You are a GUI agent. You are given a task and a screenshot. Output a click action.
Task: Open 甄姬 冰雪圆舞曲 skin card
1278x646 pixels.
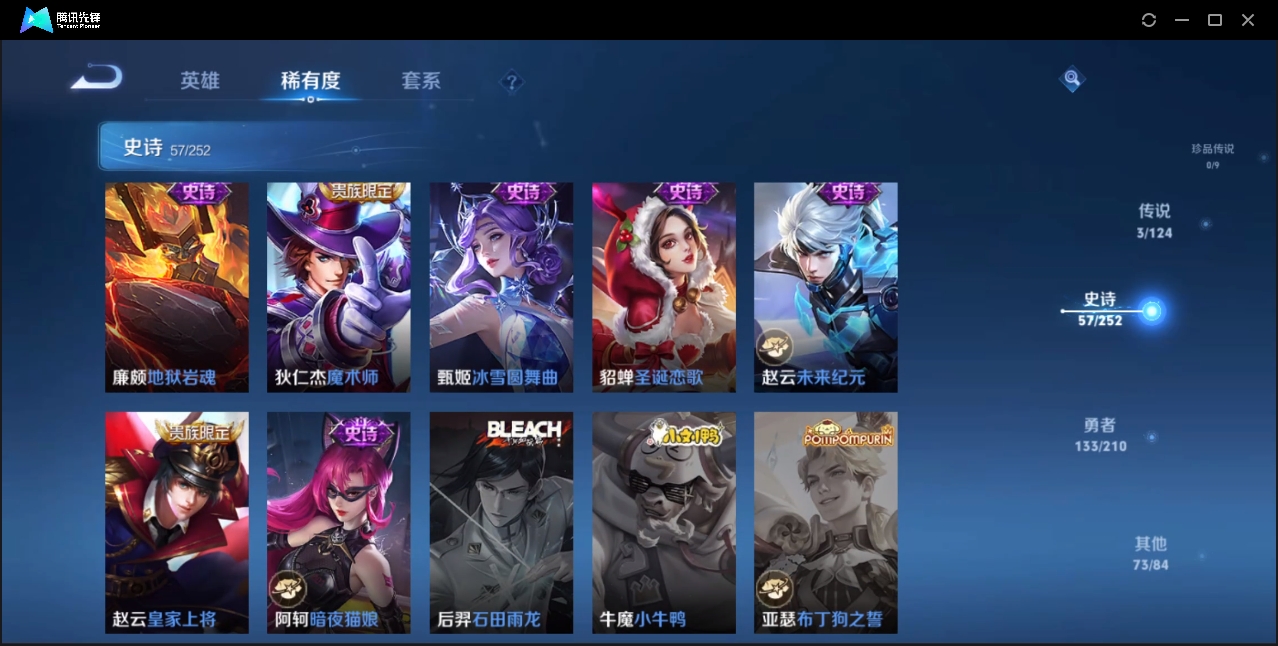(x=501, y=287)
